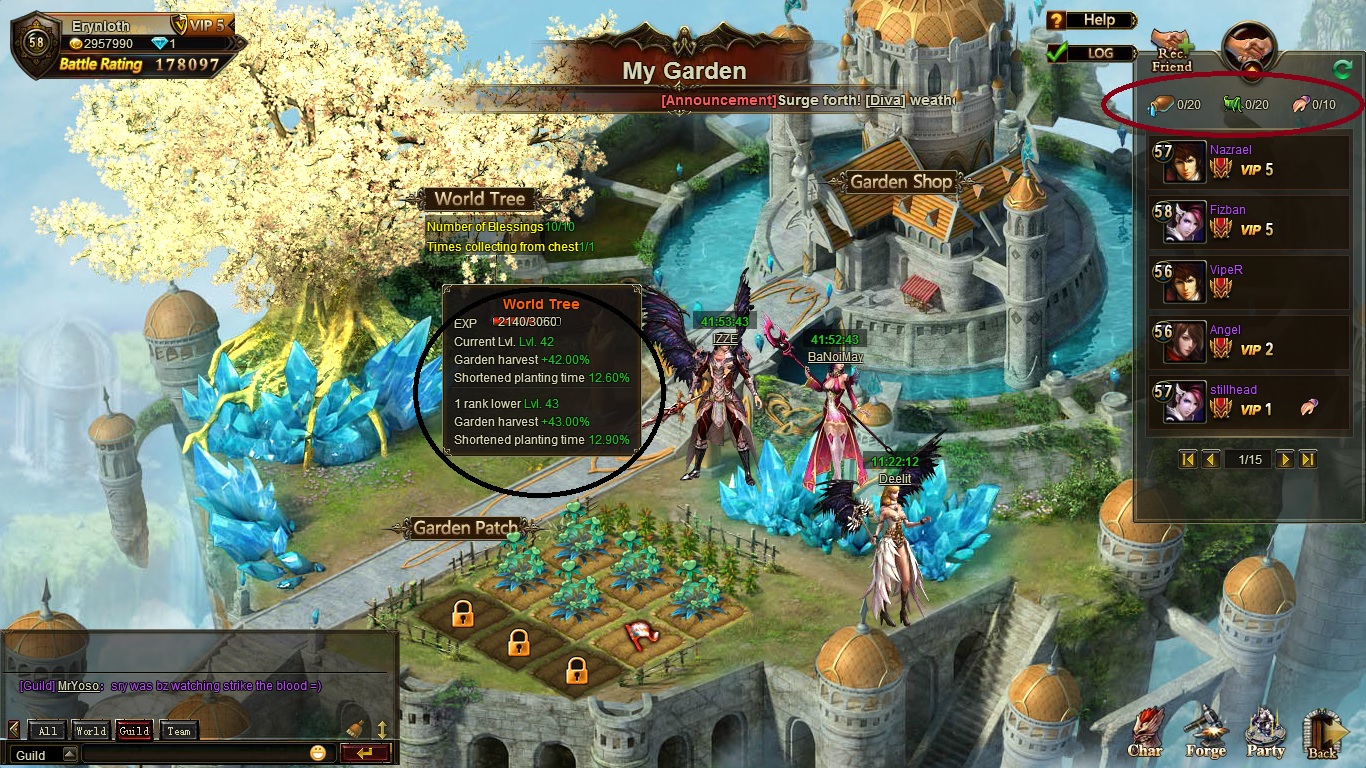1366x768 pixels.
Task: Open the garden LOG
Action: [1092, 53]
